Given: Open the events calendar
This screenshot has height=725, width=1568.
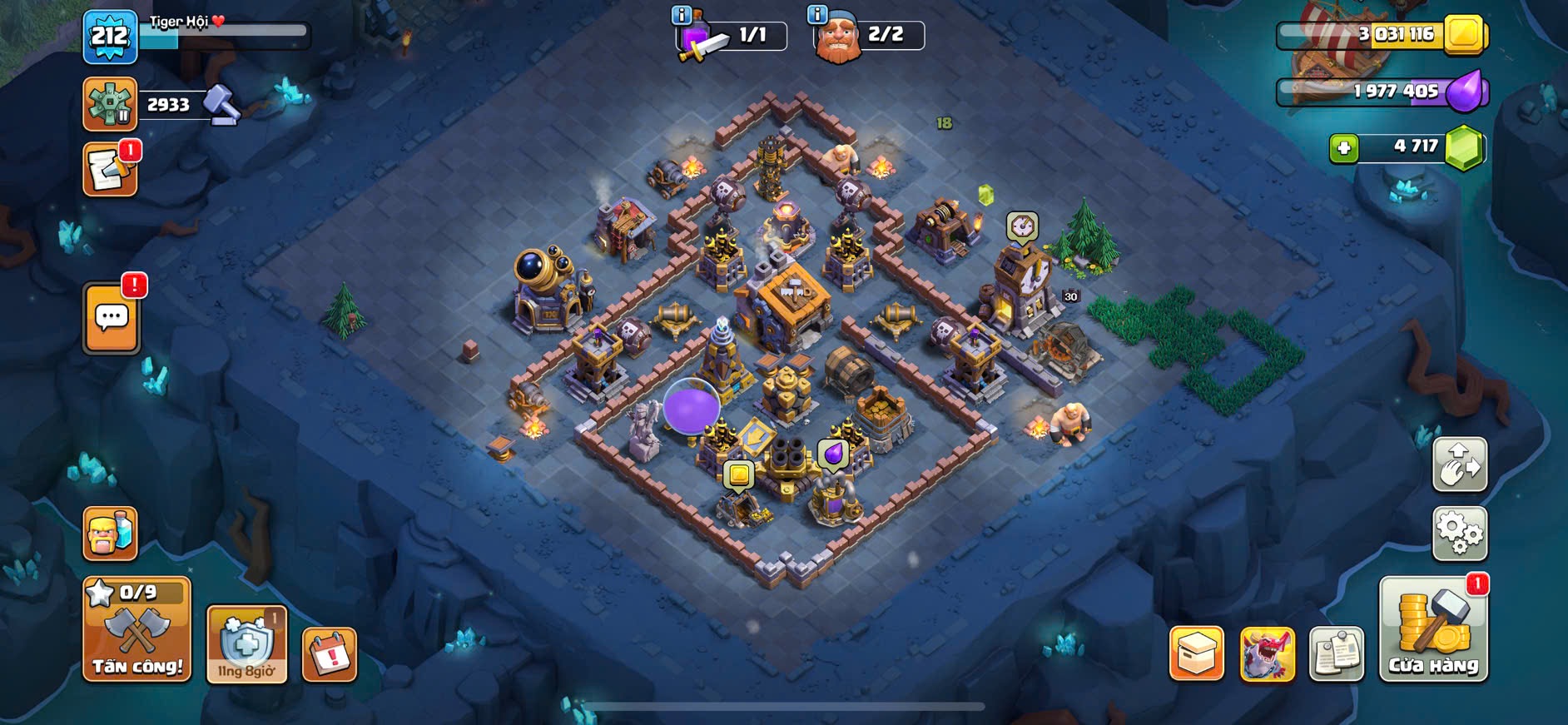Looking at the screenshot, I should point(330,655).
